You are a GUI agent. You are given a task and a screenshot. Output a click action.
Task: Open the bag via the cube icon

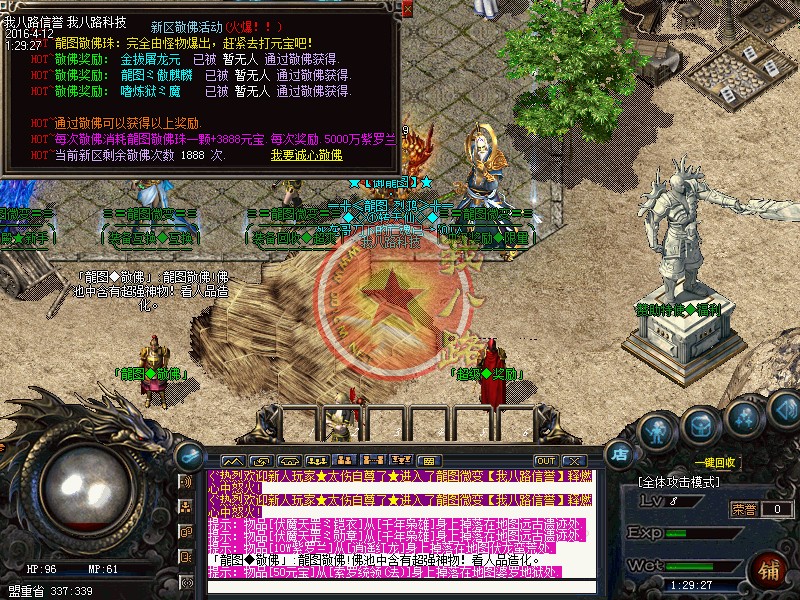pos(698,427)
